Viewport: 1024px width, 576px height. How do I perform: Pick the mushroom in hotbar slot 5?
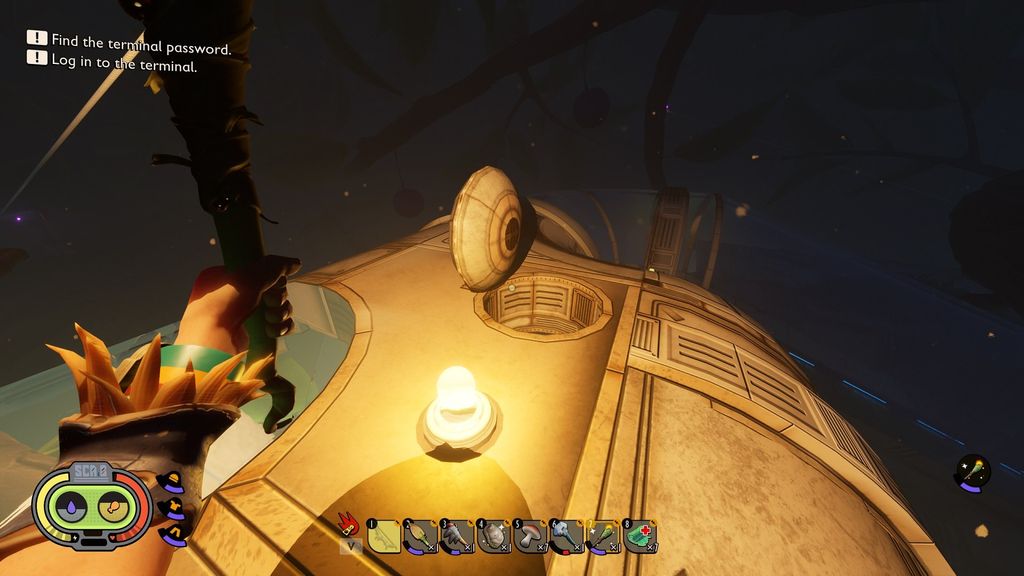point(530,537)
